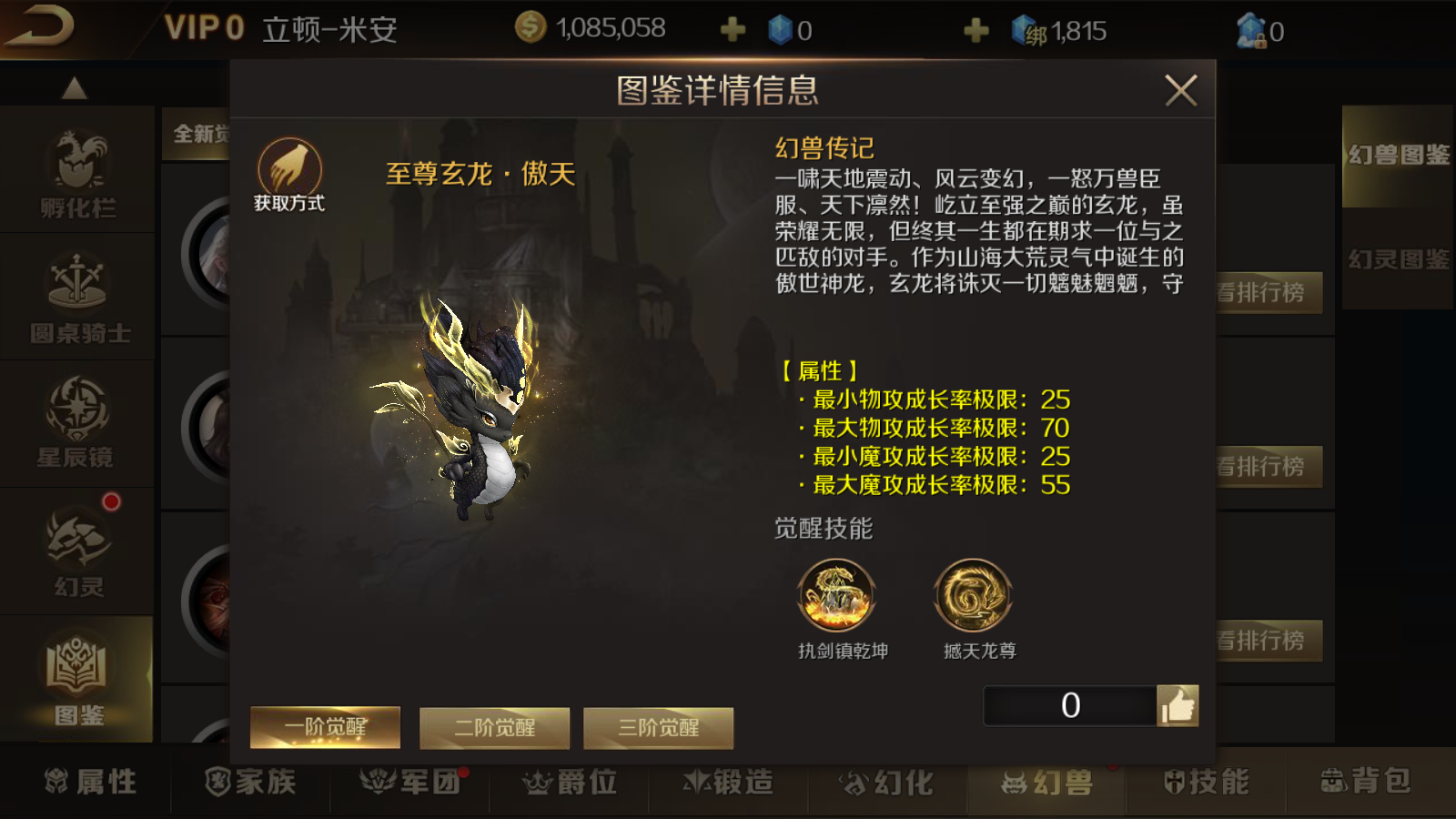
Task: Open the 背包 backpack tab
Action: [x=1365, y=781]
